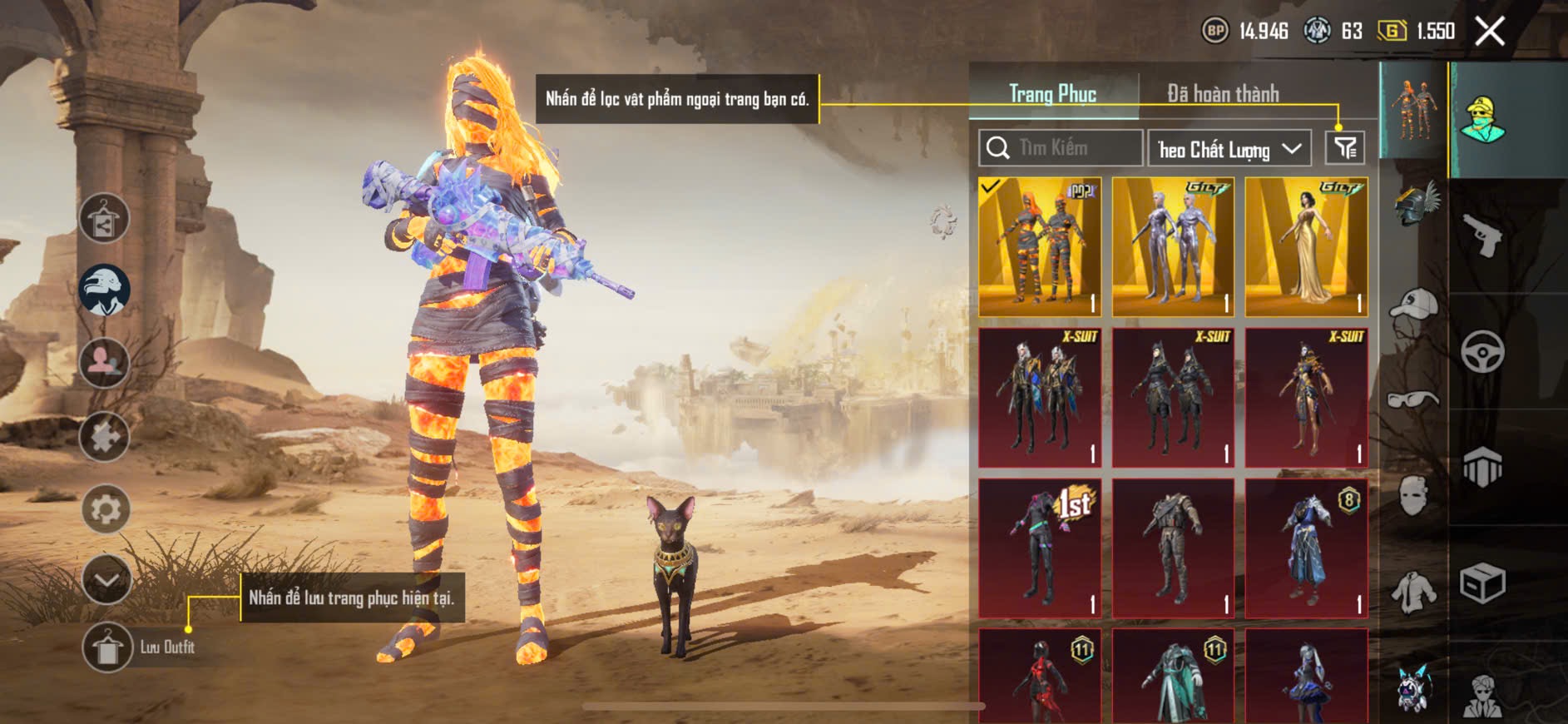Toggle the owned-items filter button
1568x724 pixels.
(x=1345, y=148)
